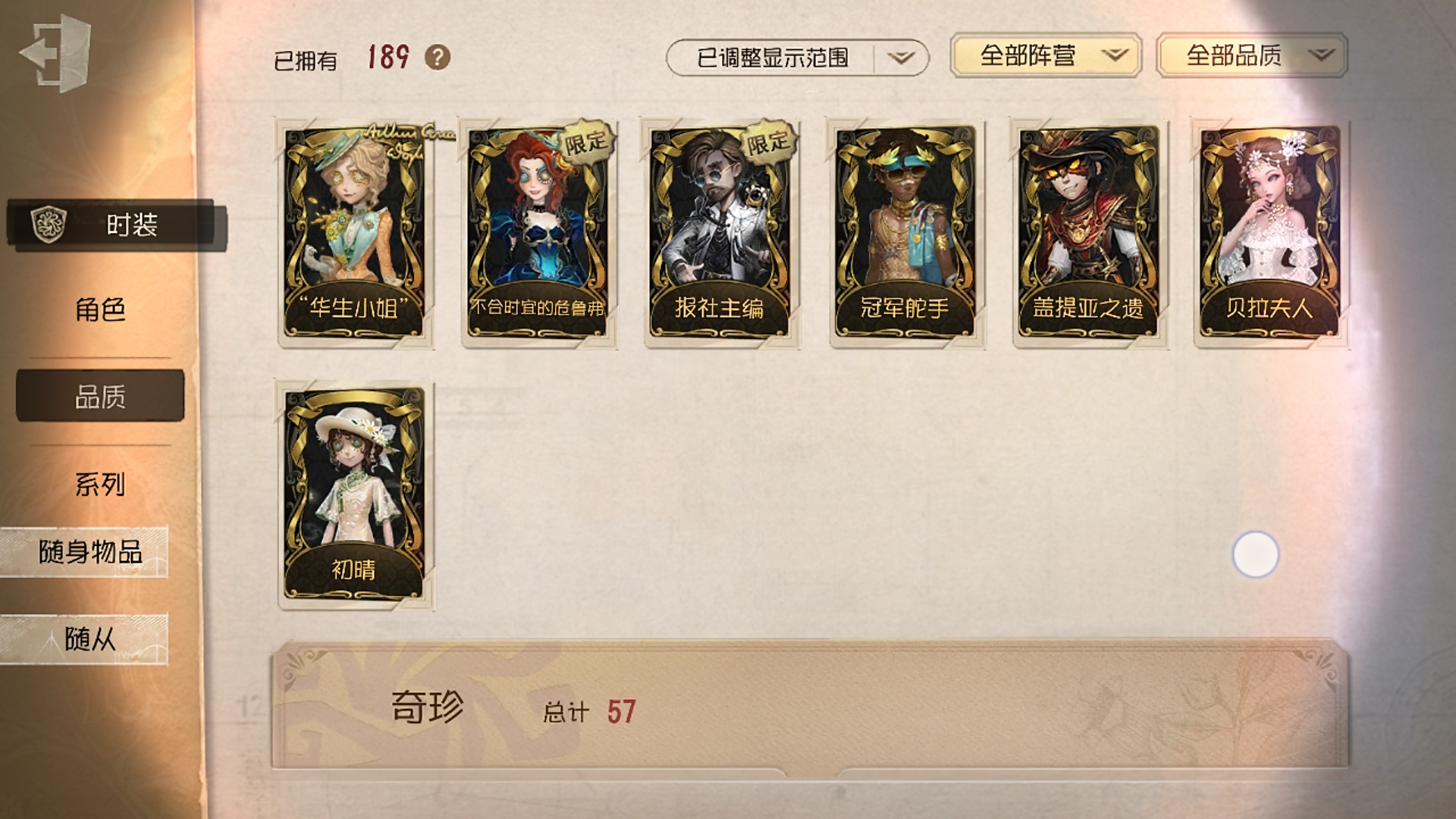Expand the 全部品质 quality filter
The image size is (1456, 819).
click(1251, 55)
